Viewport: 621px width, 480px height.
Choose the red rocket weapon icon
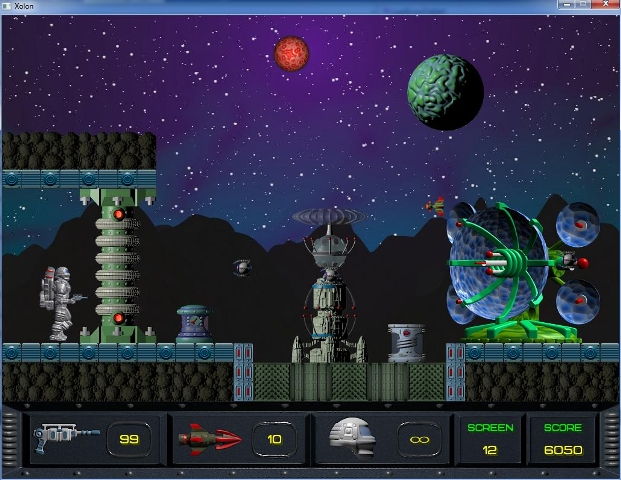click(x=209, y=438)
